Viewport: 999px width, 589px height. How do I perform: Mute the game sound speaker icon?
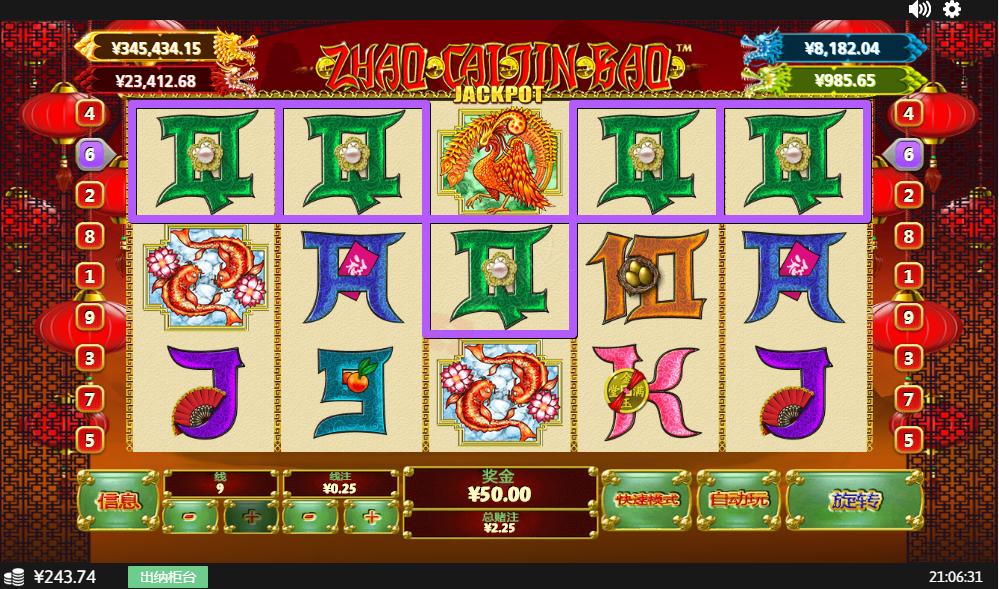click(919, 9)
